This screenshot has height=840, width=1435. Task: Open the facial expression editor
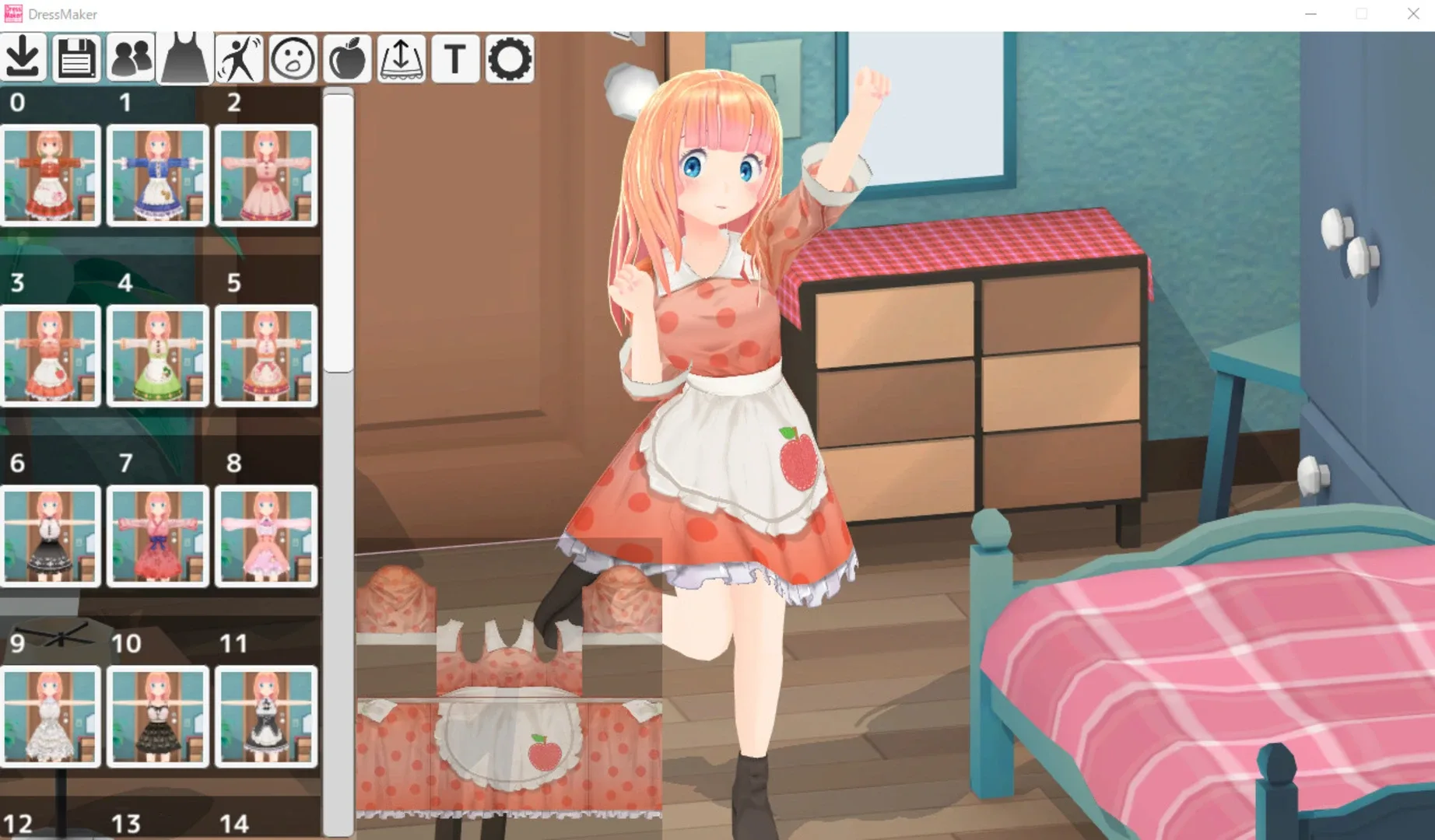click(293, 57)
